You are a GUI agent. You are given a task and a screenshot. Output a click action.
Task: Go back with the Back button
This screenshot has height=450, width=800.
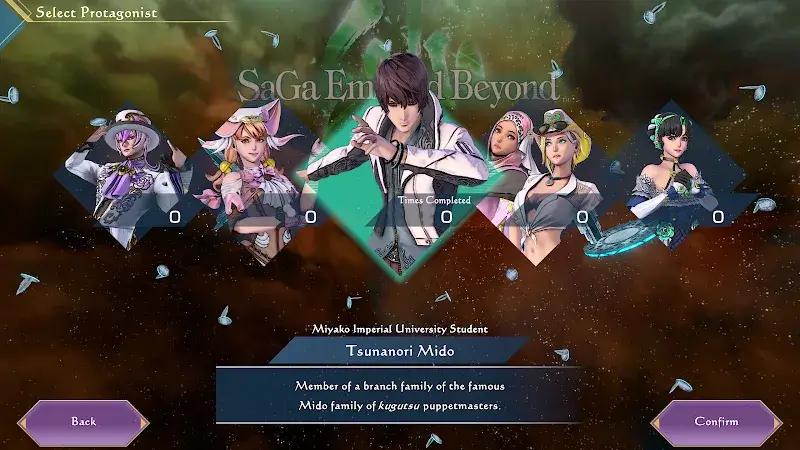tap(84, 421)
